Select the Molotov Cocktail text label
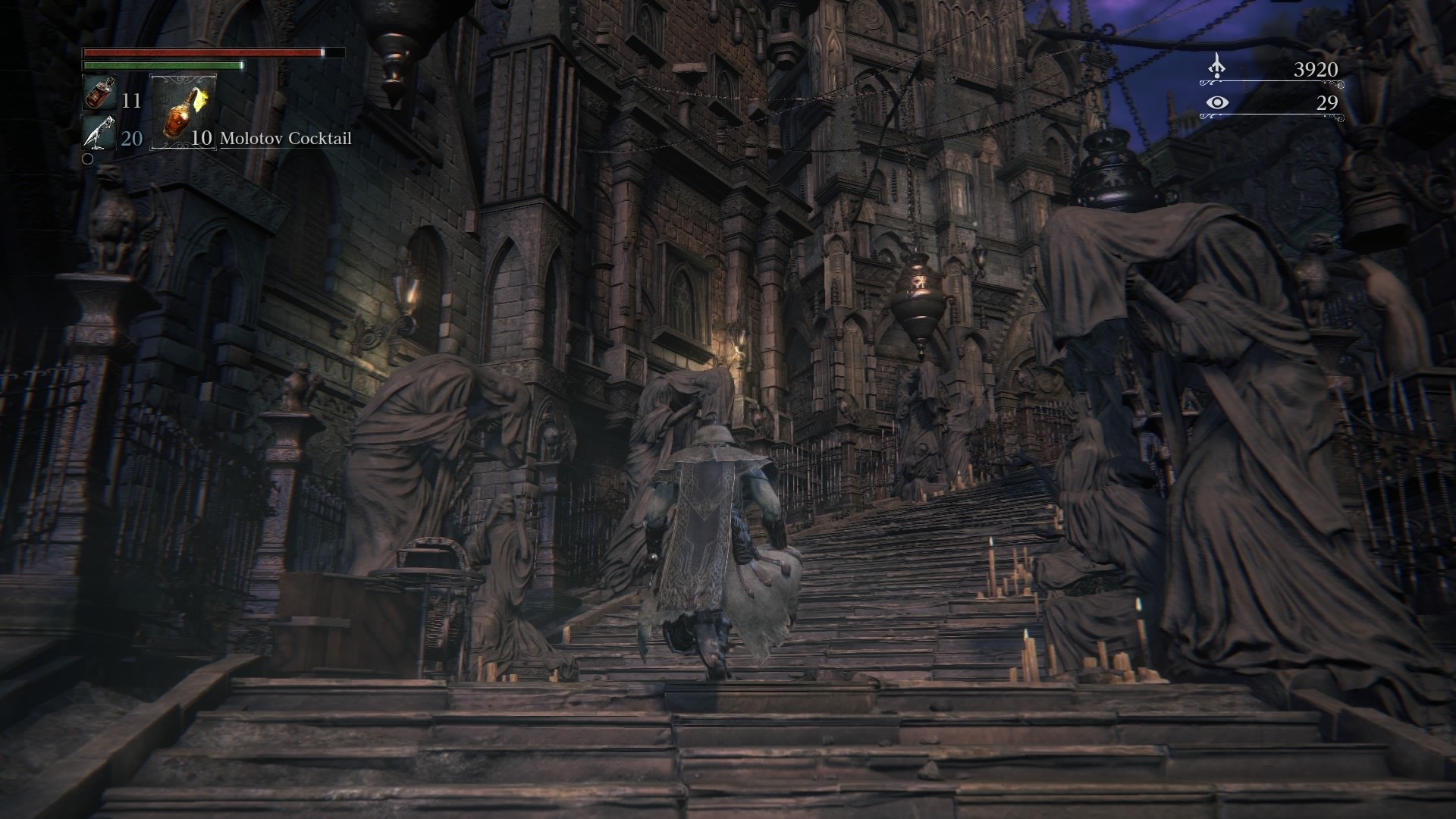The image size is (1456, 819). [x=286, y=139]
